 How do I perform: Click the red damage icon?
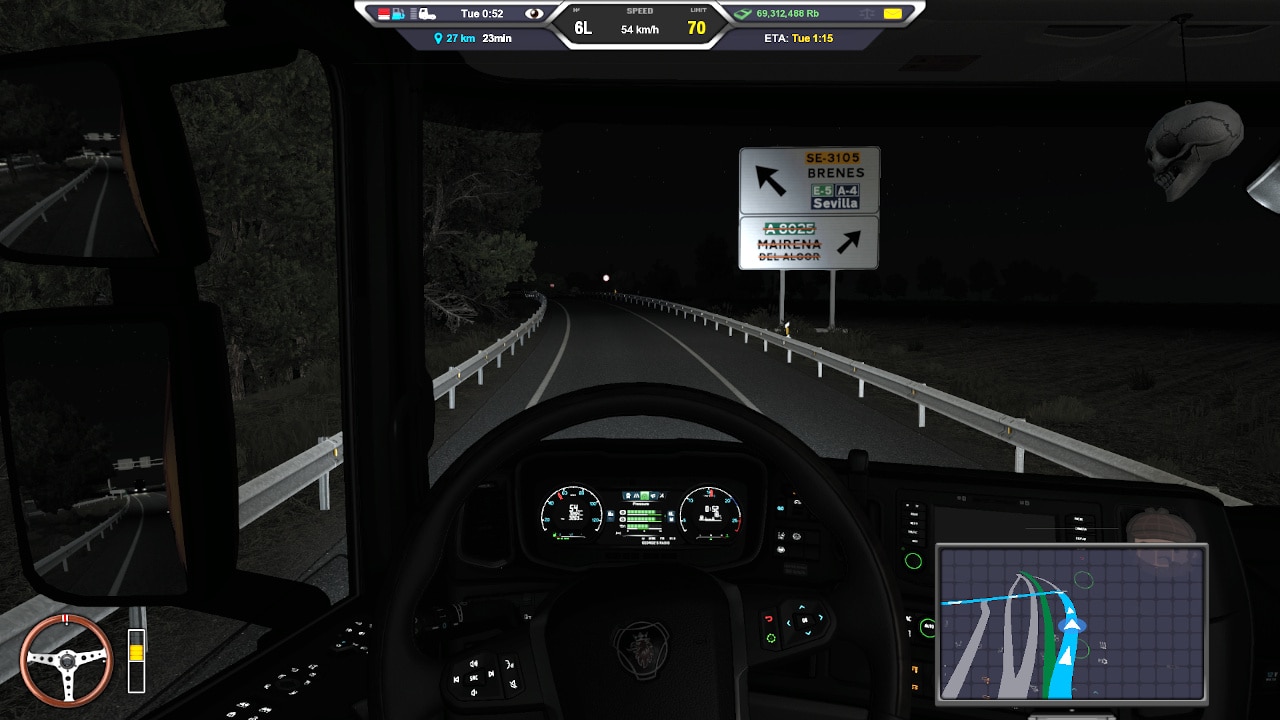tap(383, 14)
